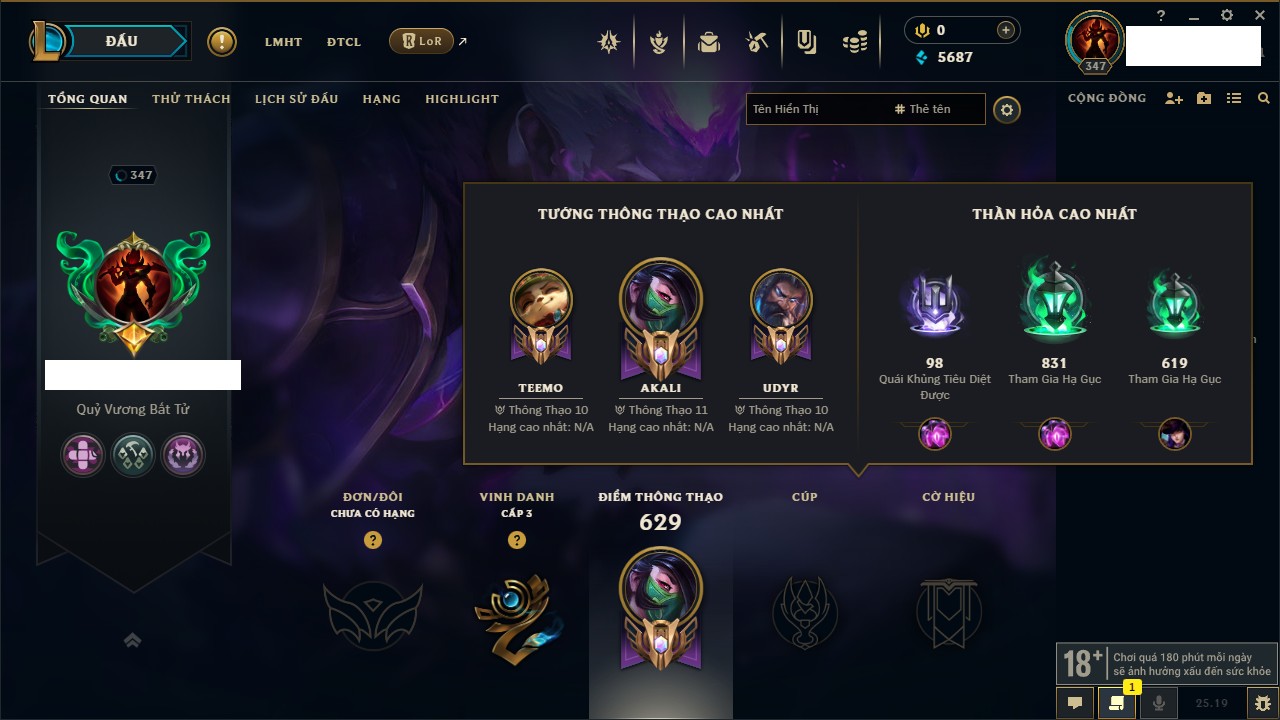This screenshot has height=720, width=1280.
Task: Open the LMHT section
Action: [283, 42]
